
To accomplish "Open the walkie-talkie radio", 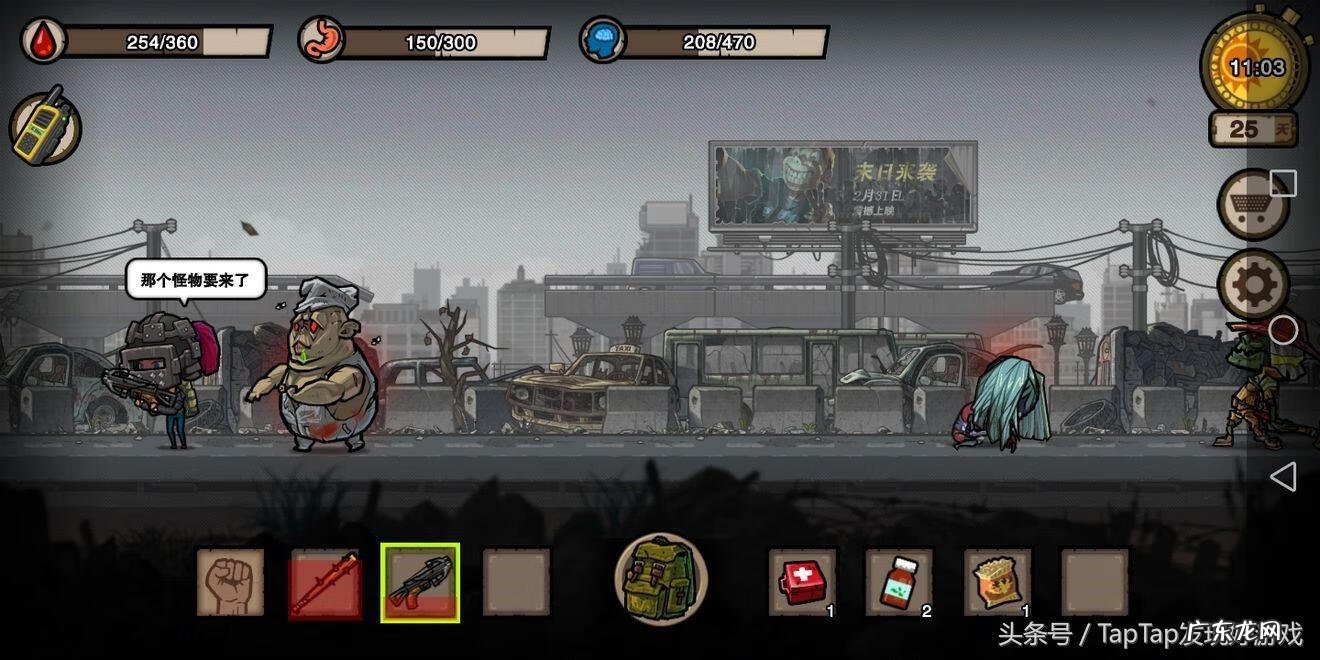I will coord(44,126).
